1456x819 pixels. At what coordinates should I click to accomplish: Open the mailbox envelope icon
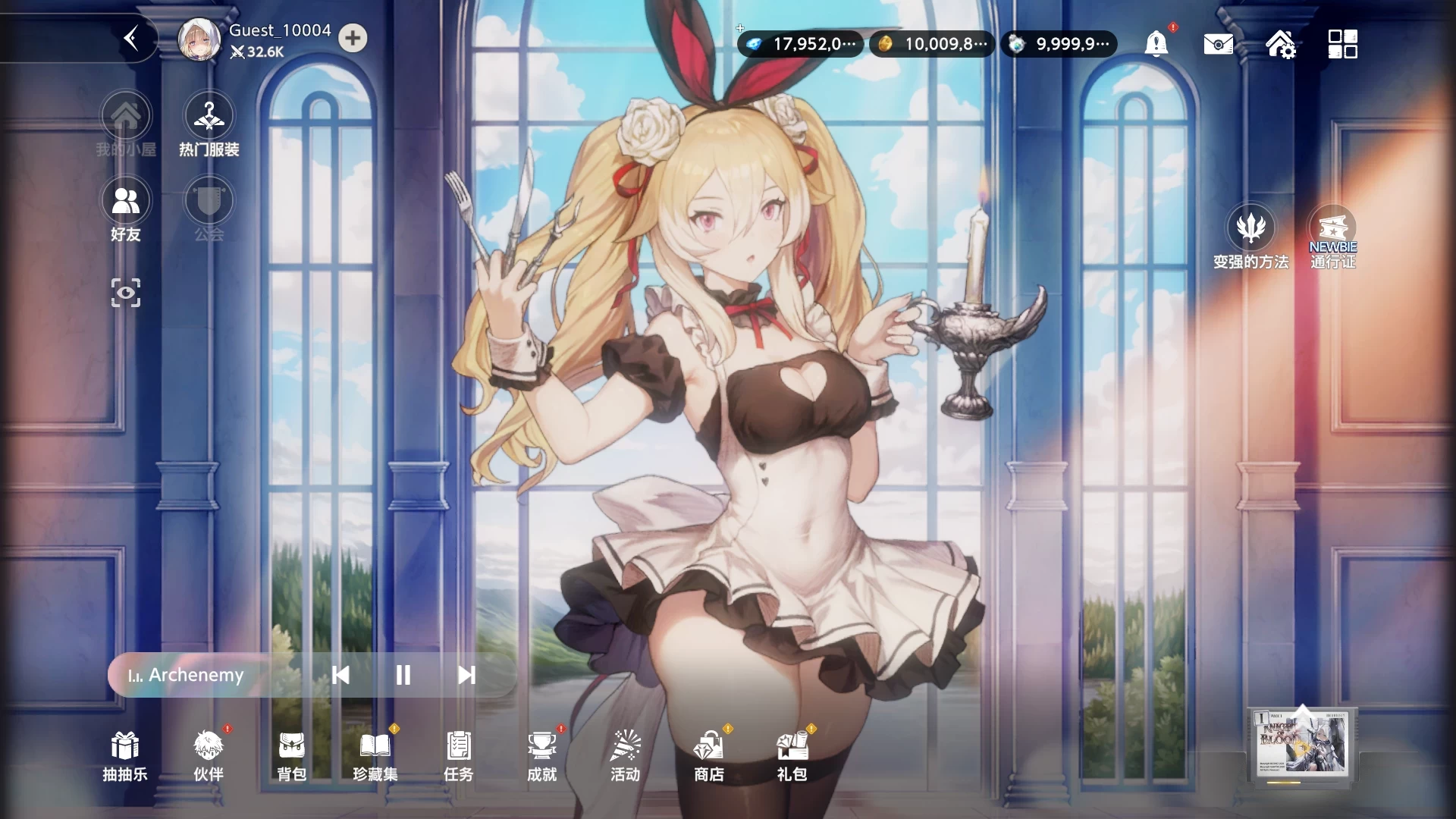[x=1218, y=44]
